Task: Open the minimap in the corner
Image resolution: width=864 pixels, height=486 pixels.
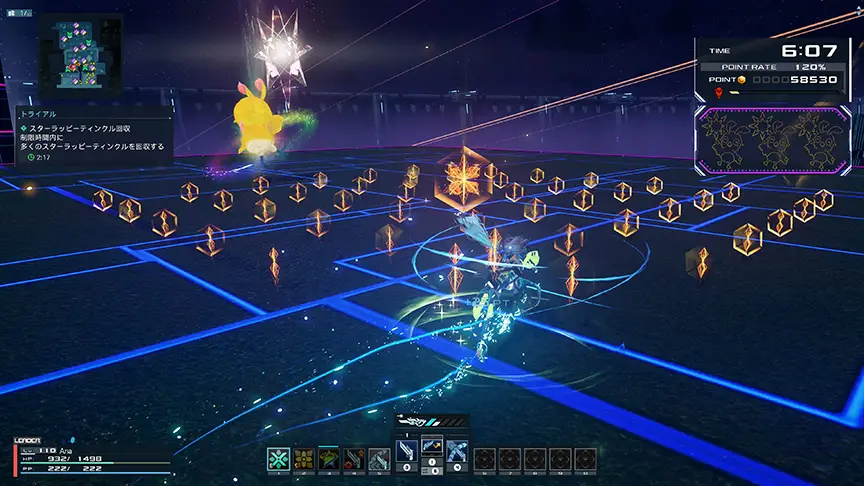Action: (80, 57)
